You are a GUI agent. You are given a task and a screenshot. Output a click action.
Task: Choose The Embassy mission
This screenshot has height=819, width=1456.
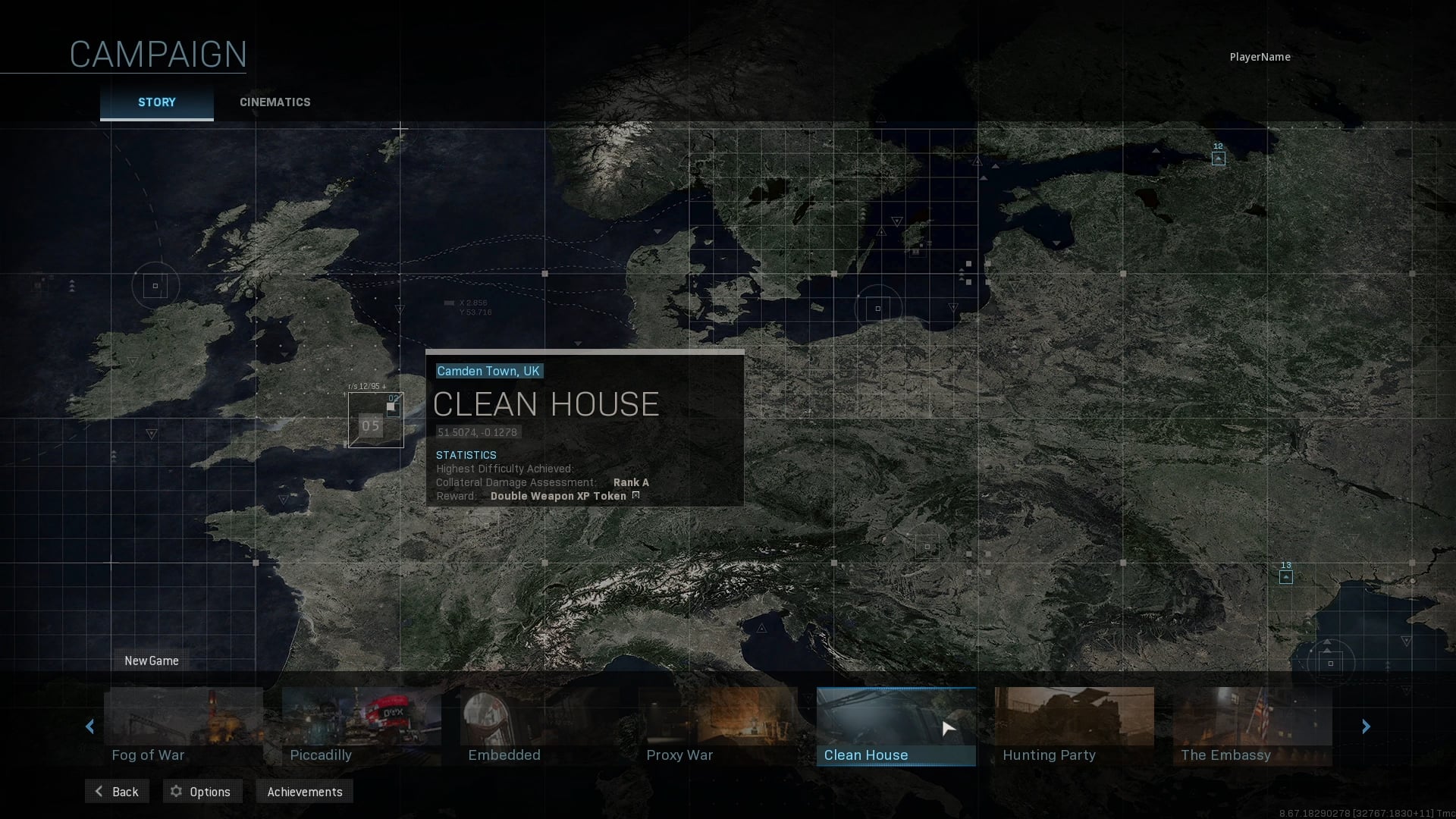pos(1252,726)
